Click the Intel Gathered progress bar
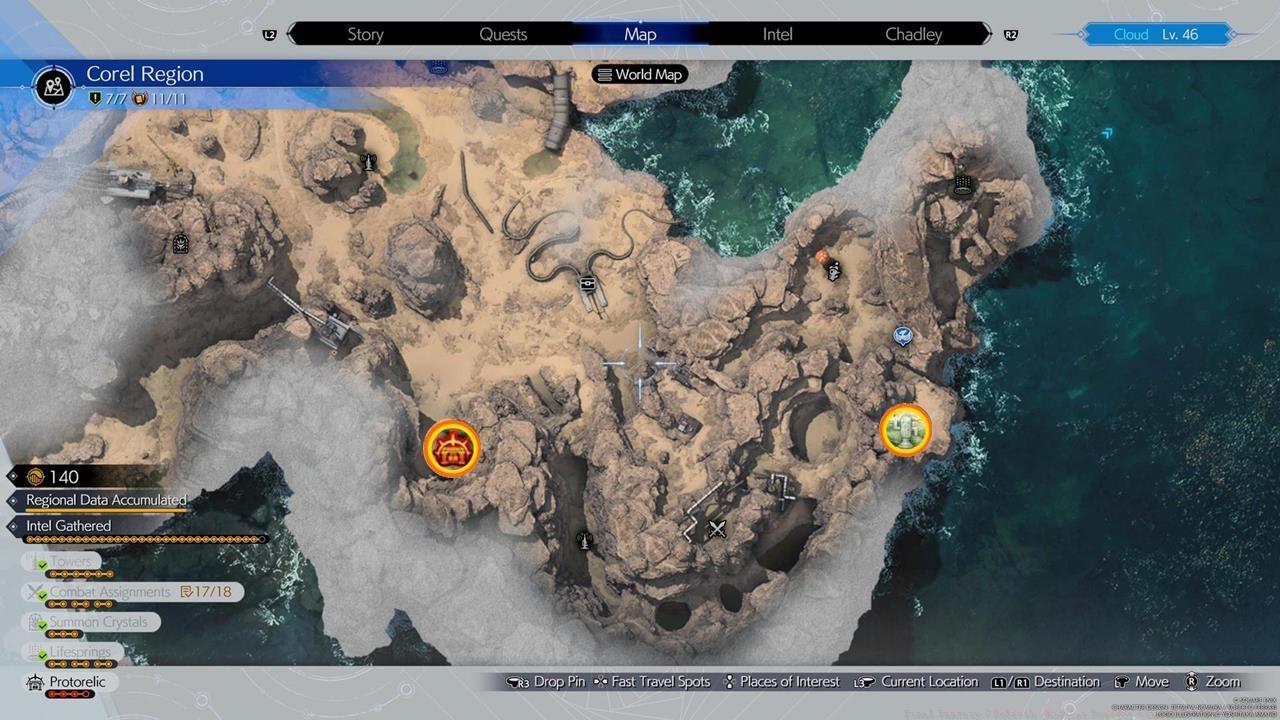Screen dimensions: 1280x720 (x=143, y=539)
